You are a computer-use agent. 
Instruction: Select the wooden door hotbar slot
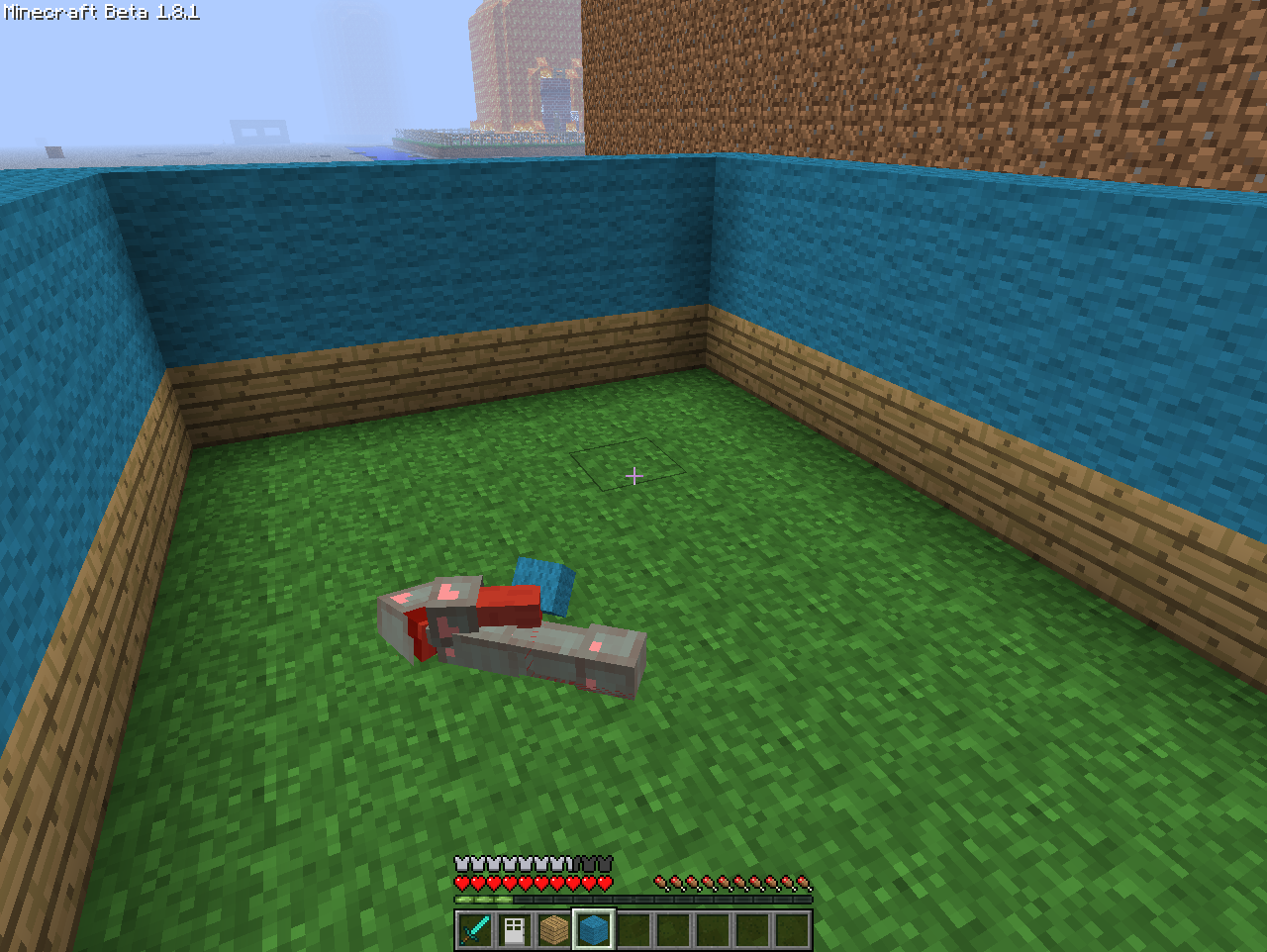click(x=515, y=928)
